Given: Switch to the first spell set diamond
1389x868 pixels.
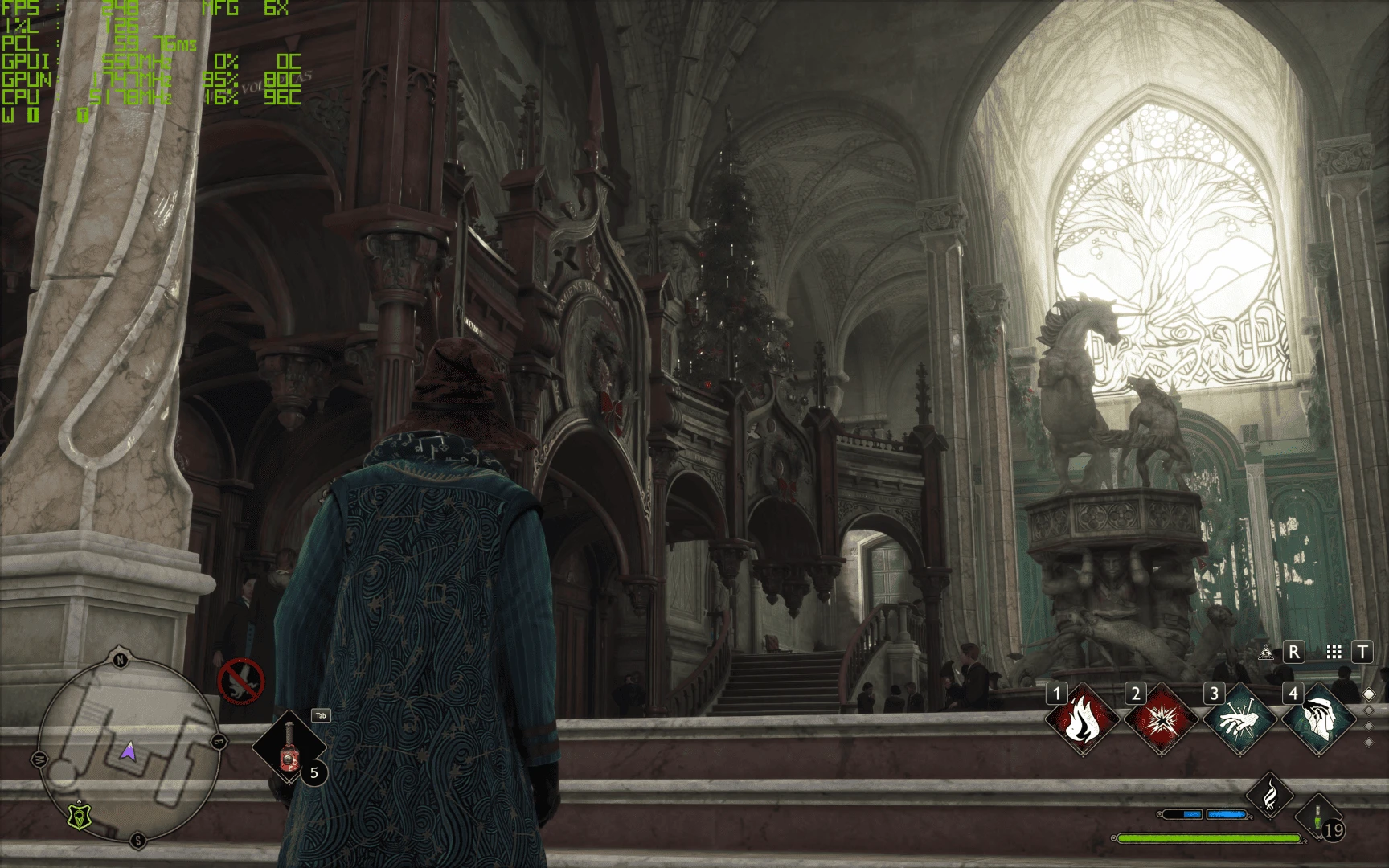Looking at the screenshot, I should click(x=1369, y=694).
